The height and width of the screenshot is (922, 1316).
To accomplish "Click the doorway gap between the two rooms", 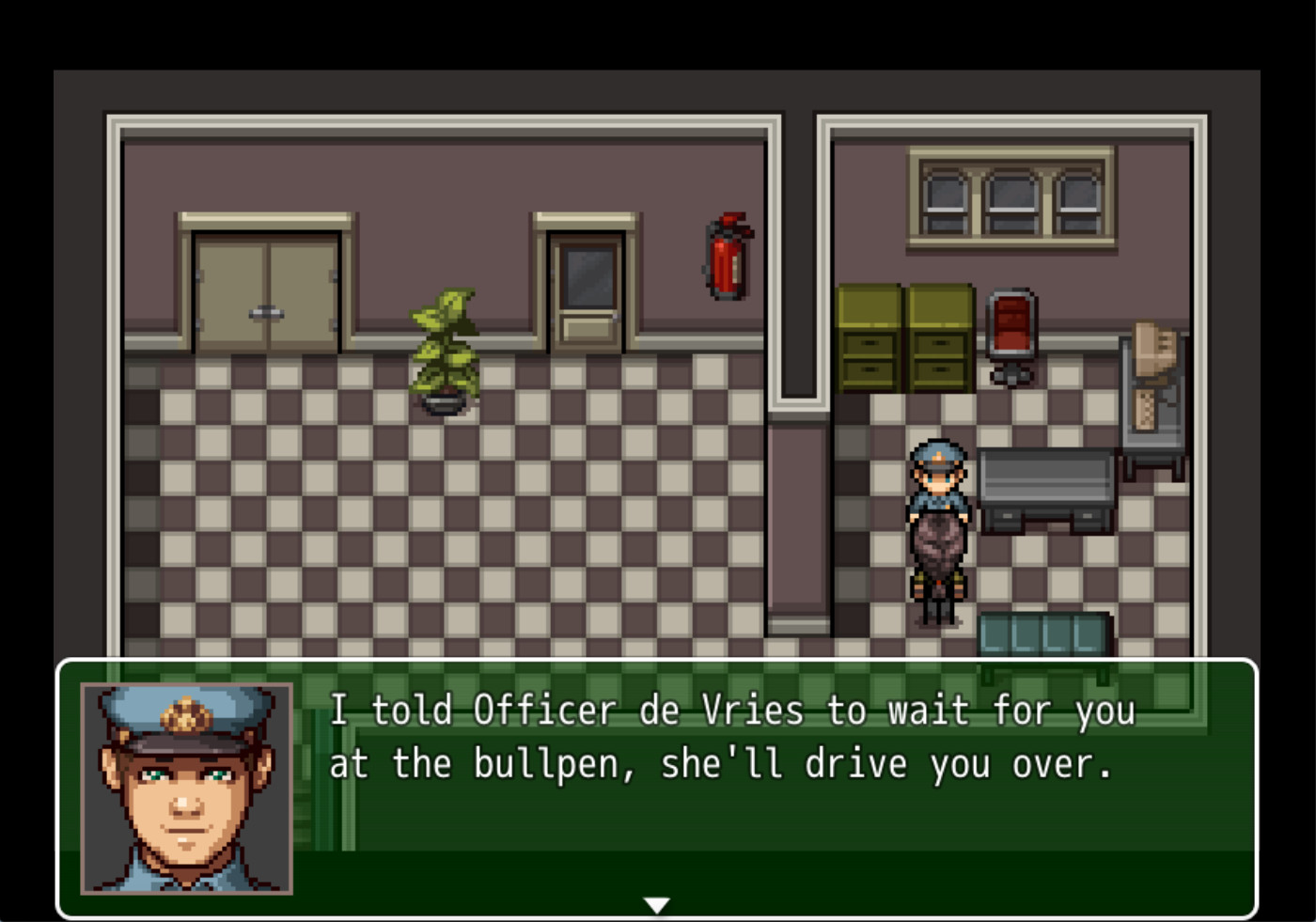I will click(x=799, y=517).
